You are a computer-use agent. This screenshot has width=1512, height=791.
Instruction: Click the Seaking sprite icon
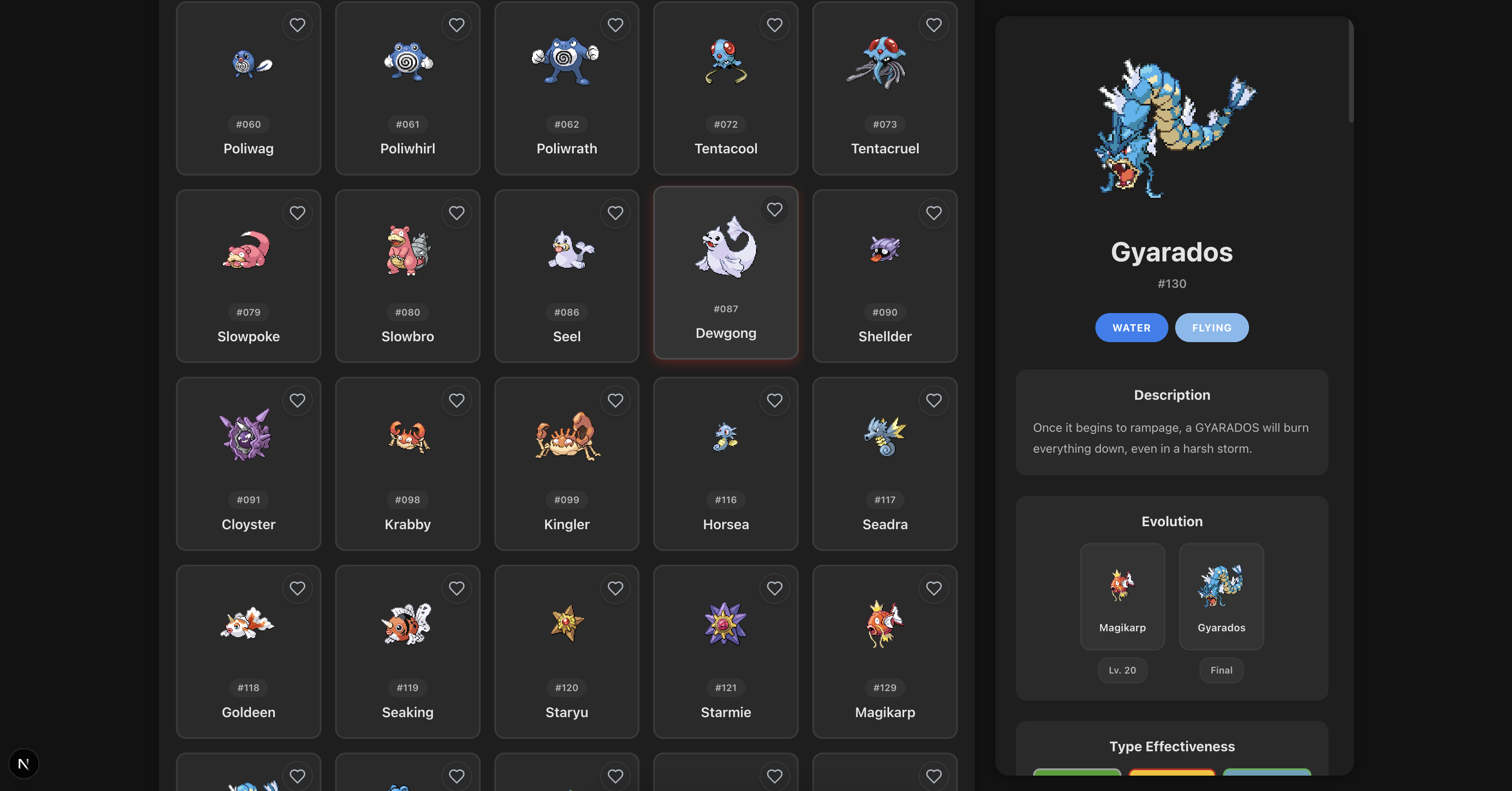407,624
